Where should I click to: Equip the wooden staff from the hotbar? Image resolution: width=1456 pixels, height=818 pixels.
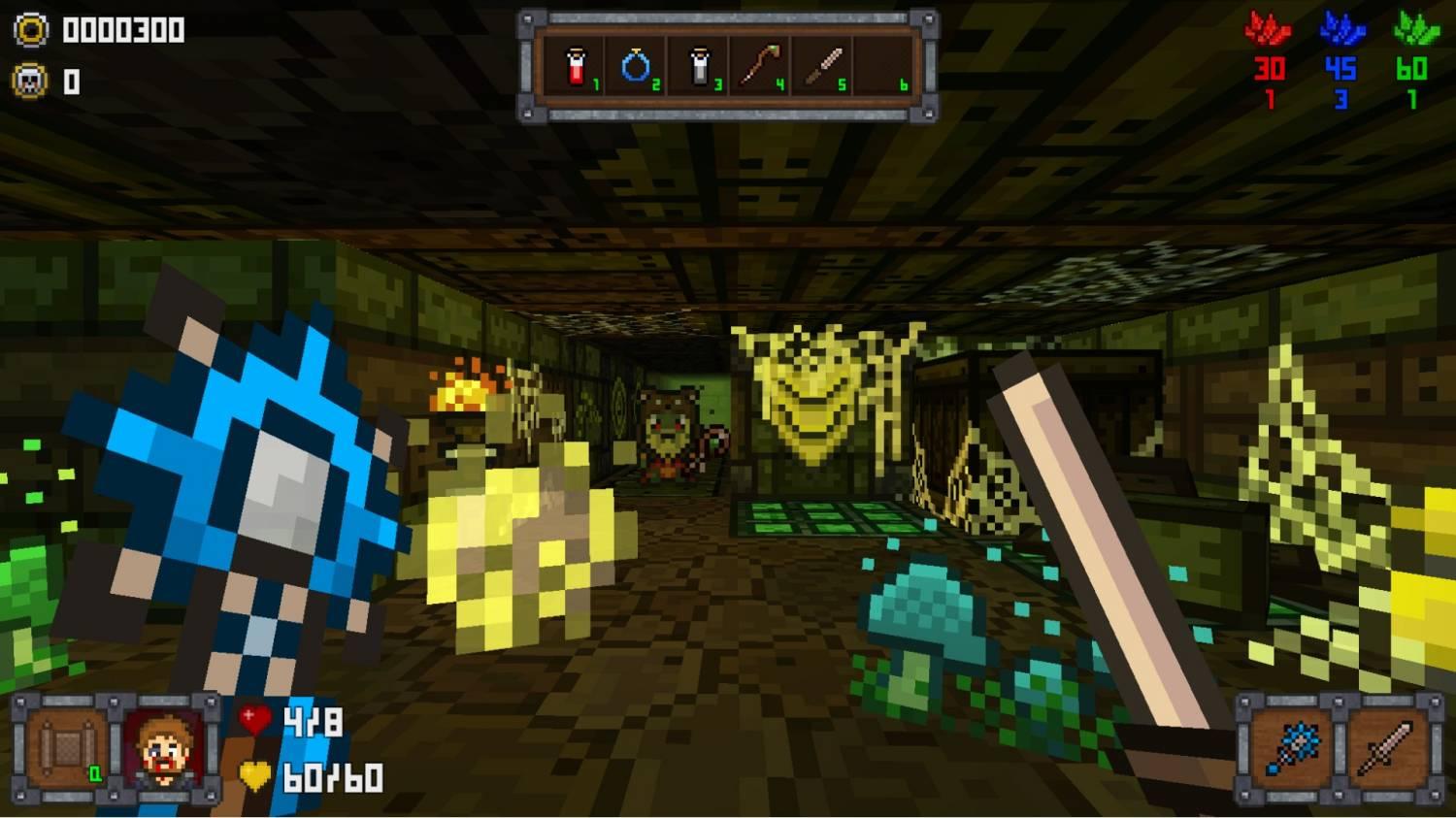pos(759,67)
